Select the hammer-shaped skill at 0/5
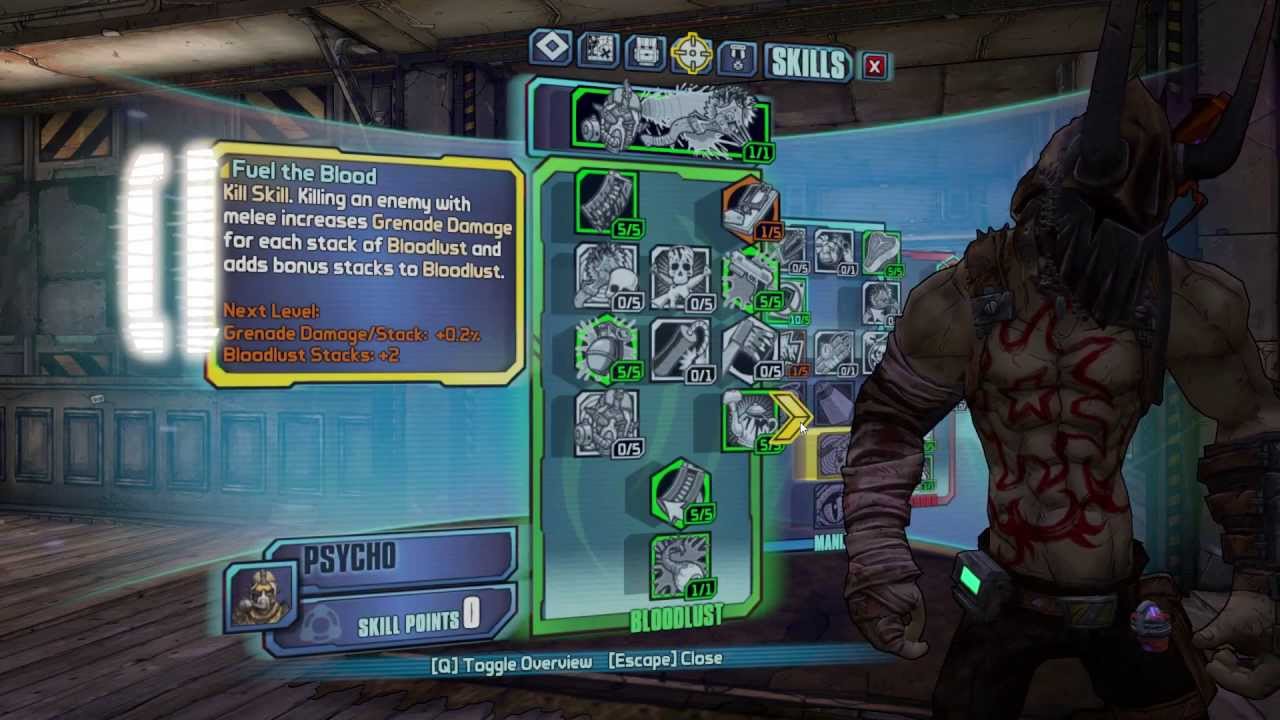The image size is (1280, 720). [x=750, y=348]
